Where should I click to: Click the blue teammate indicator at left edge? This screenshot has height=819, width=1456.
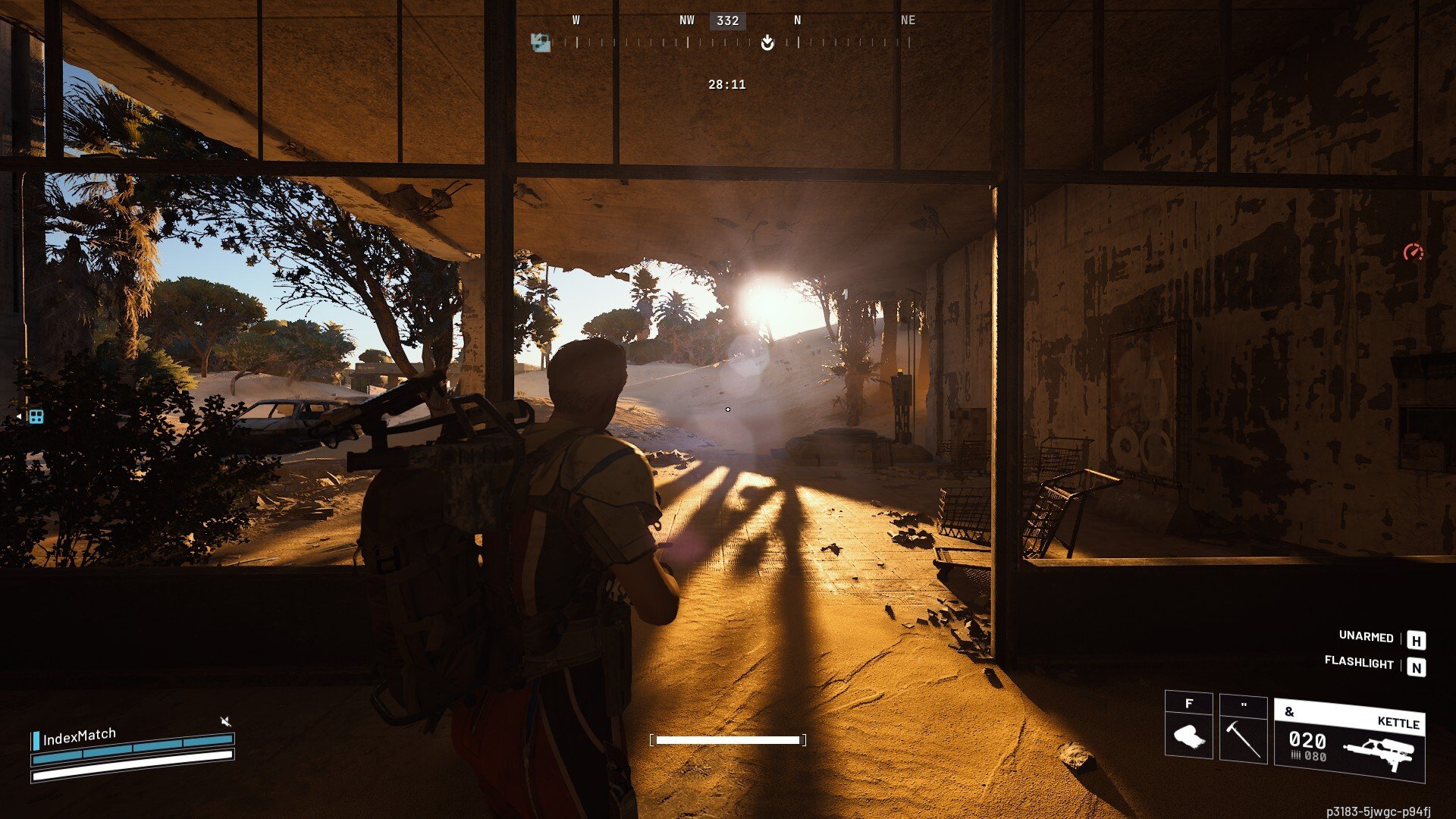pyautogui.click(x=35, y=416)
